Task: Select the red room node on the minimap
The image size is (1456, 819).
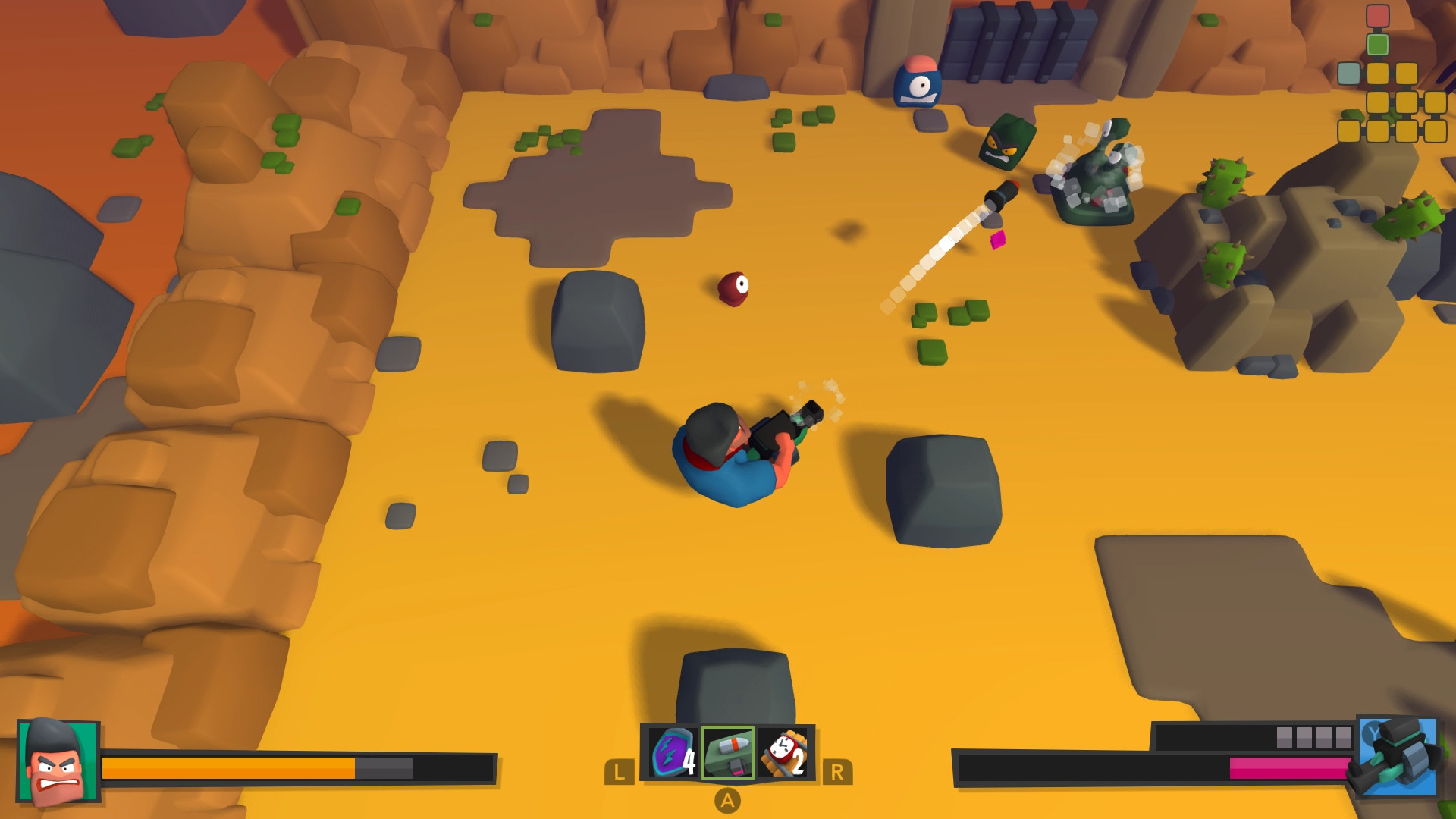Action: 1377,15
